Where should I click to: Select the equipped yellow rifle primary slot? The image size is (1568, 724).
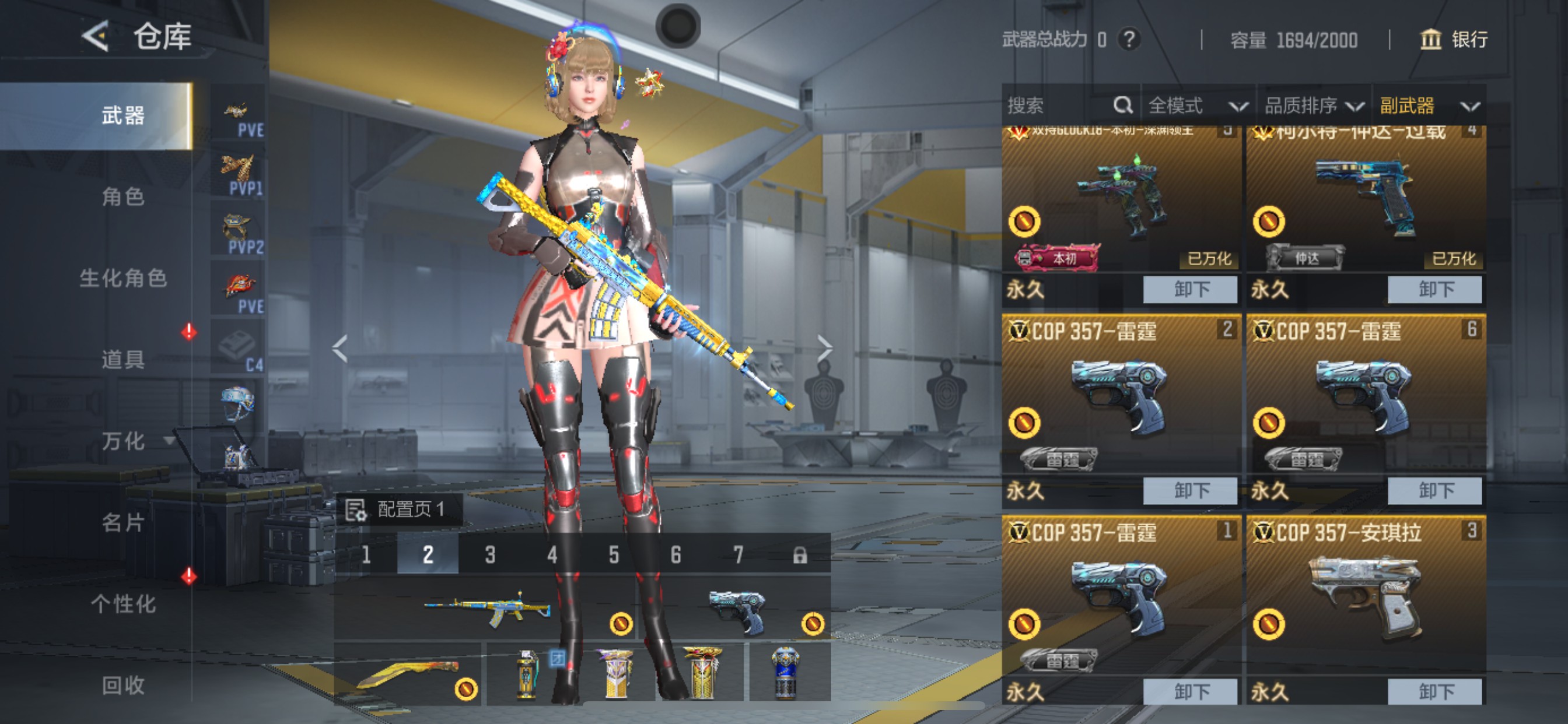tap(486, 609)
